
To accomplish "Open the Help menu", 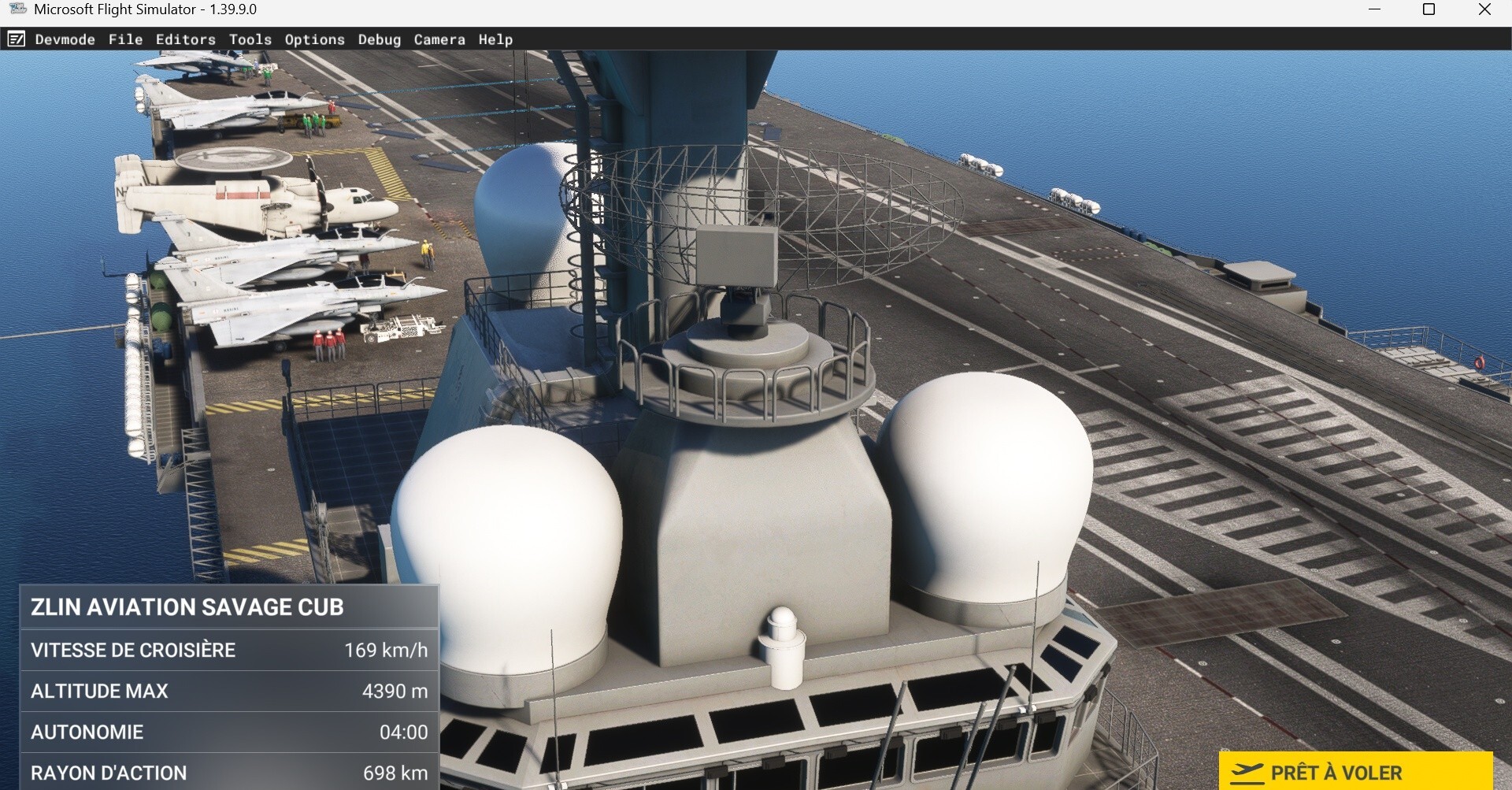I will click(495, 39).
